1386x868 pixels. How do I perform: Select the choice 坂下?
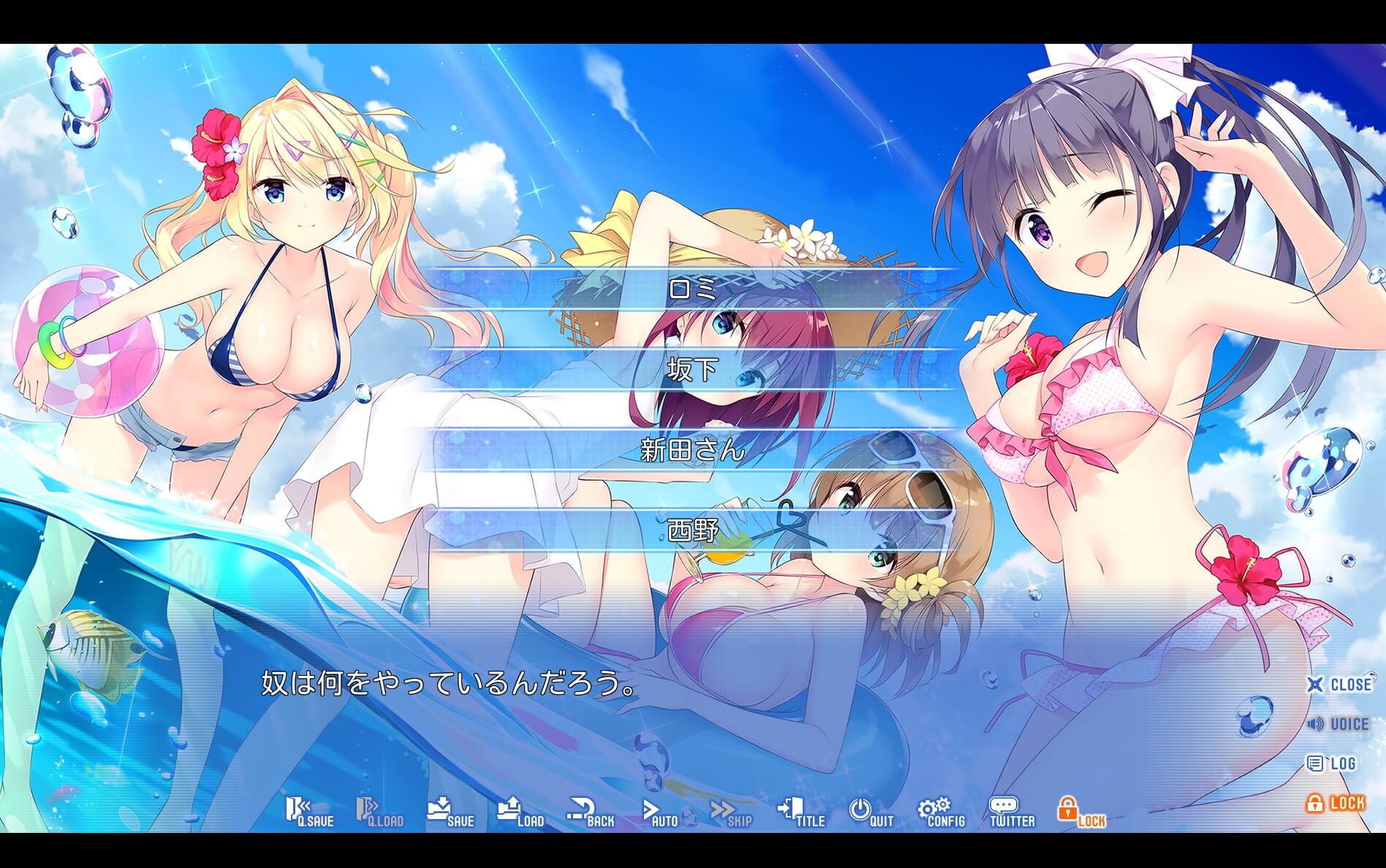tap(693, 371)
